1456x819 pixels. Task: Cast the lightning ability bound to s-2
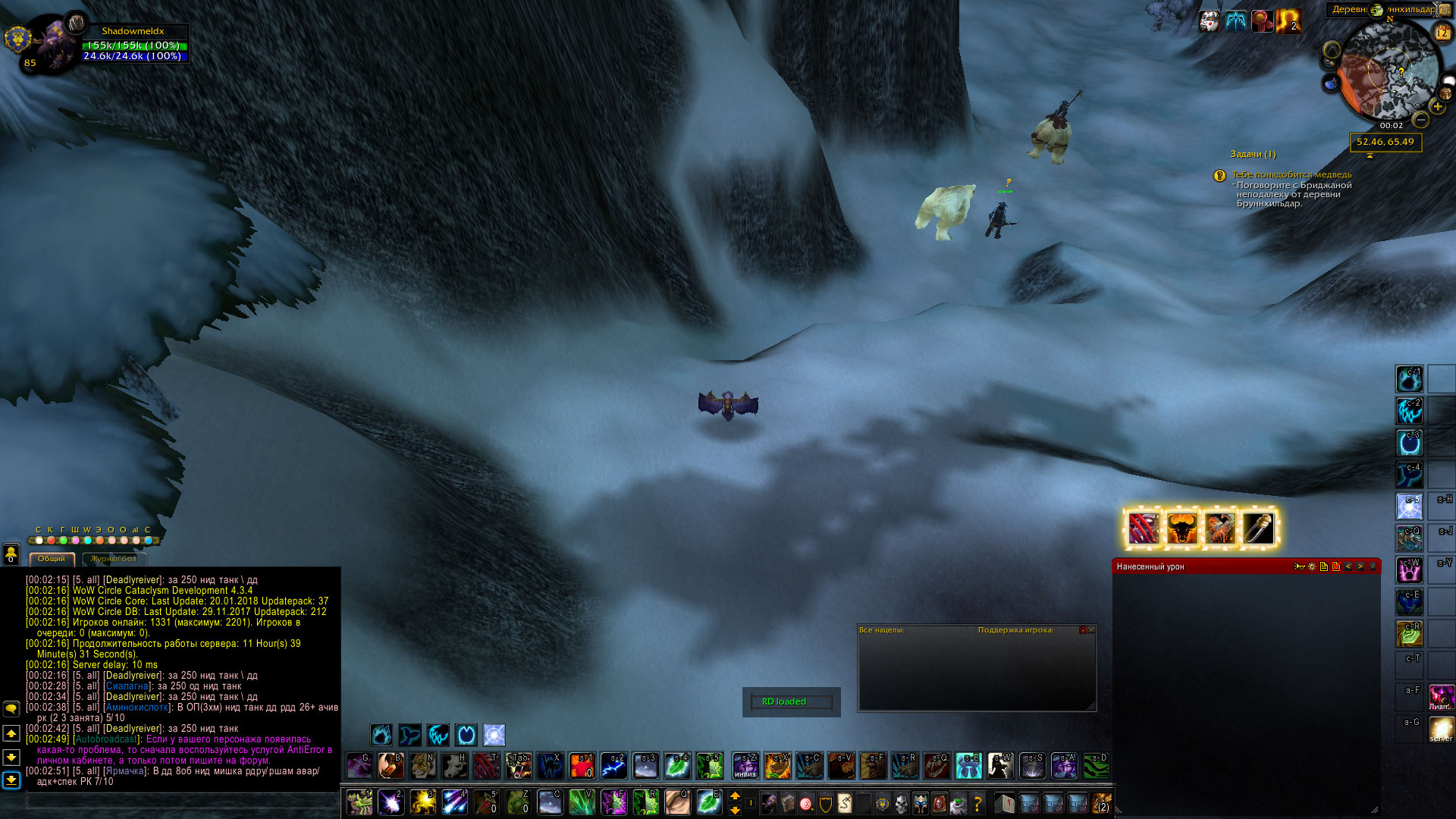click(613, 766)
